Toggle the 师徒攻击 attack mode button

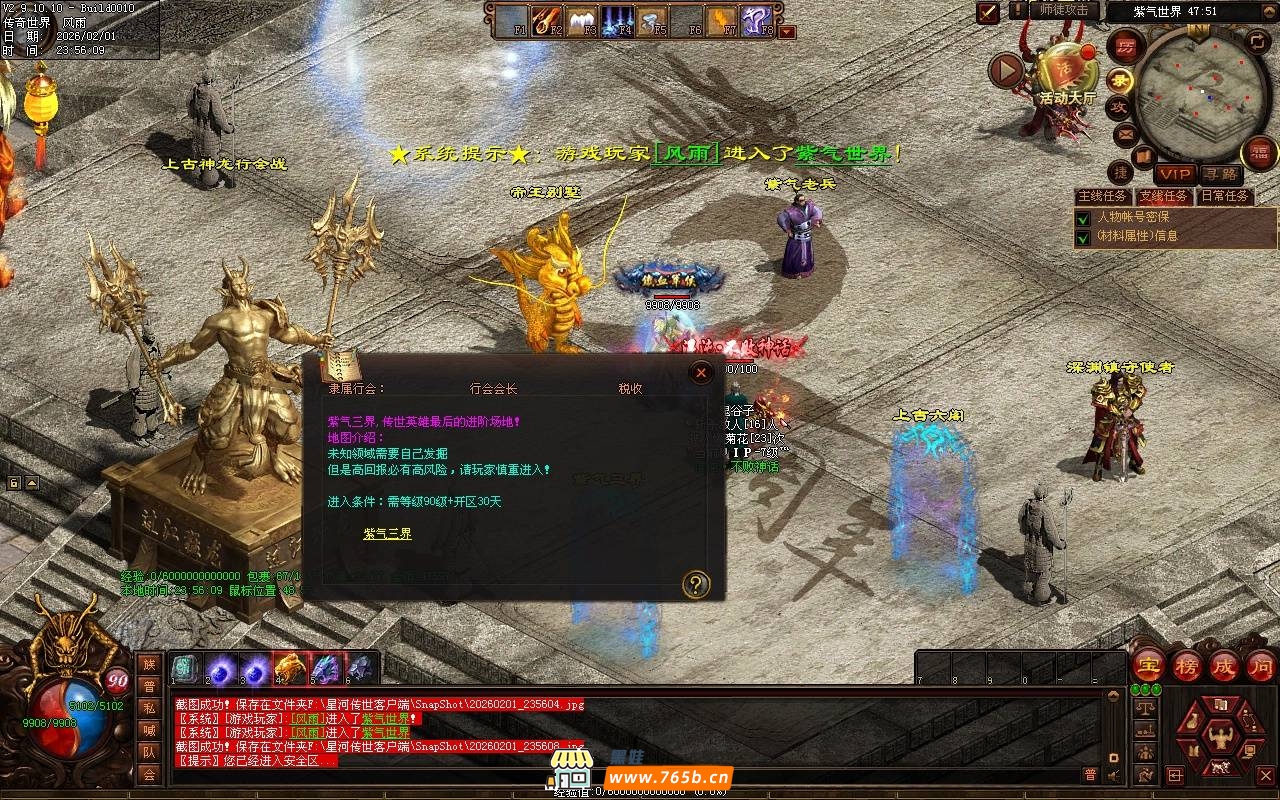click(x=1063, y=10)
